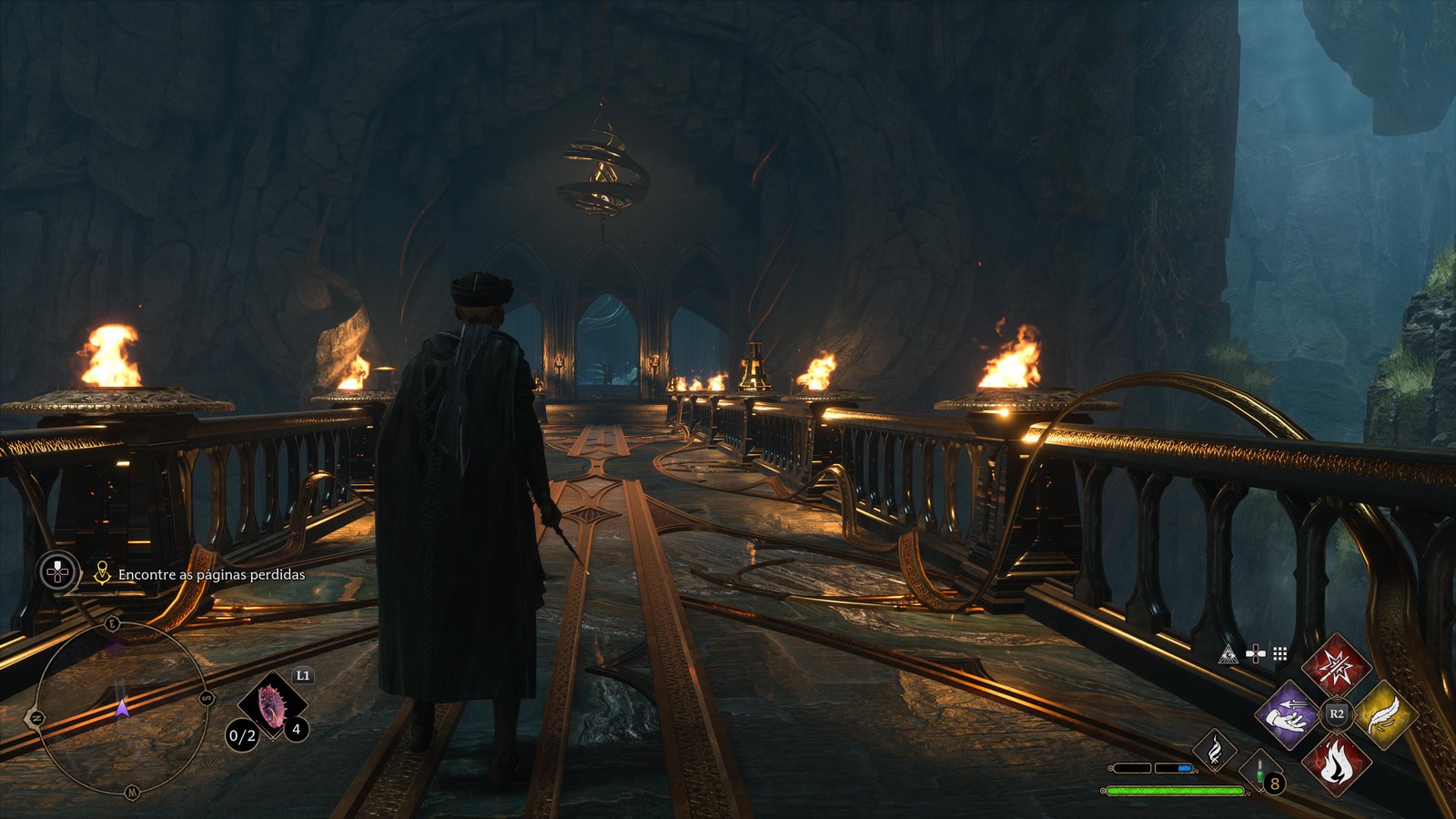
Task: Click the eye-in-triangle Revelio icon
Action: pyautogui.click(x=1228, y=654)
